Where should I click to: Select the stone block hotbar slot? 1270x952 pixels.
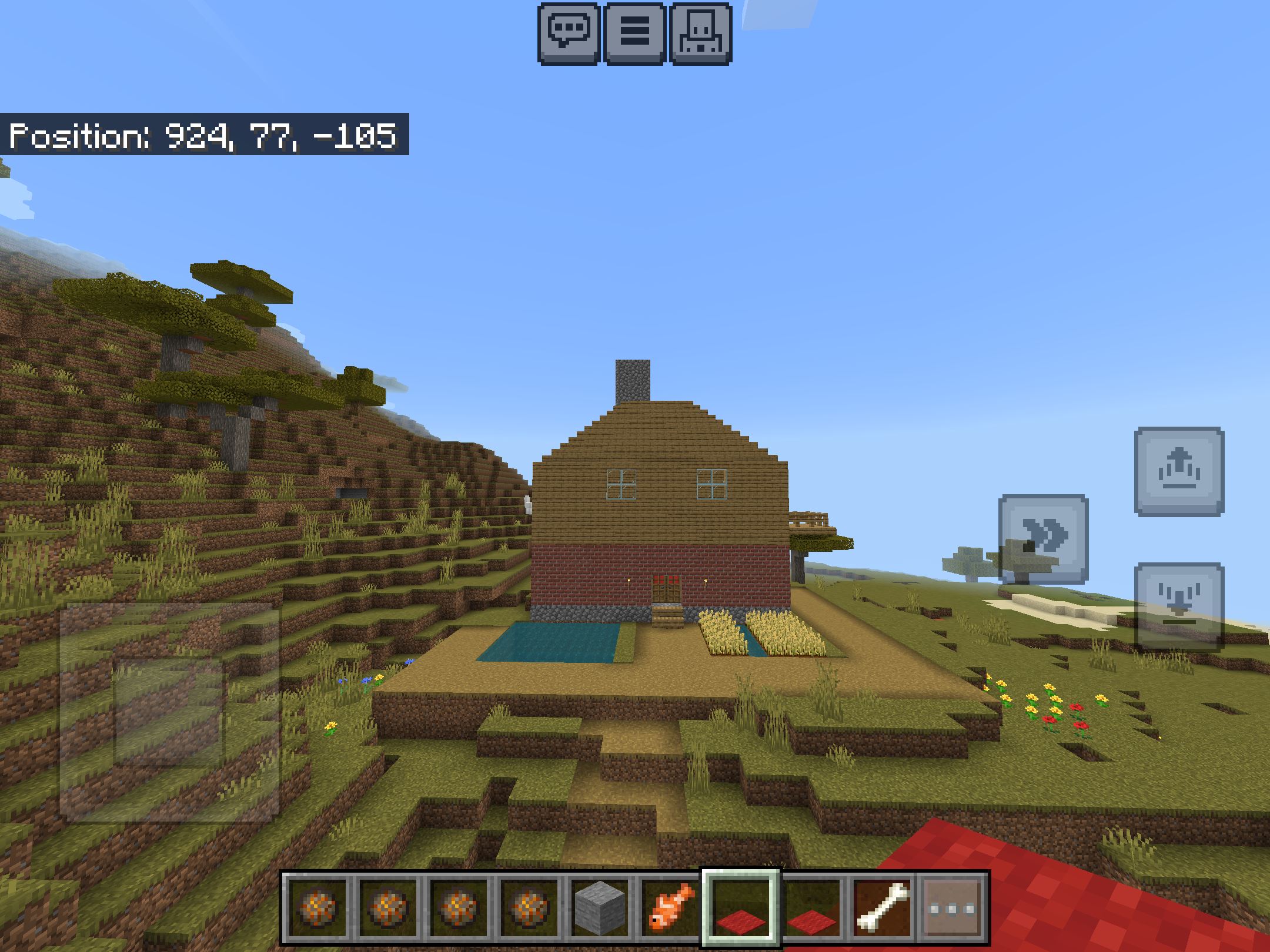click(x=600, y=909)
